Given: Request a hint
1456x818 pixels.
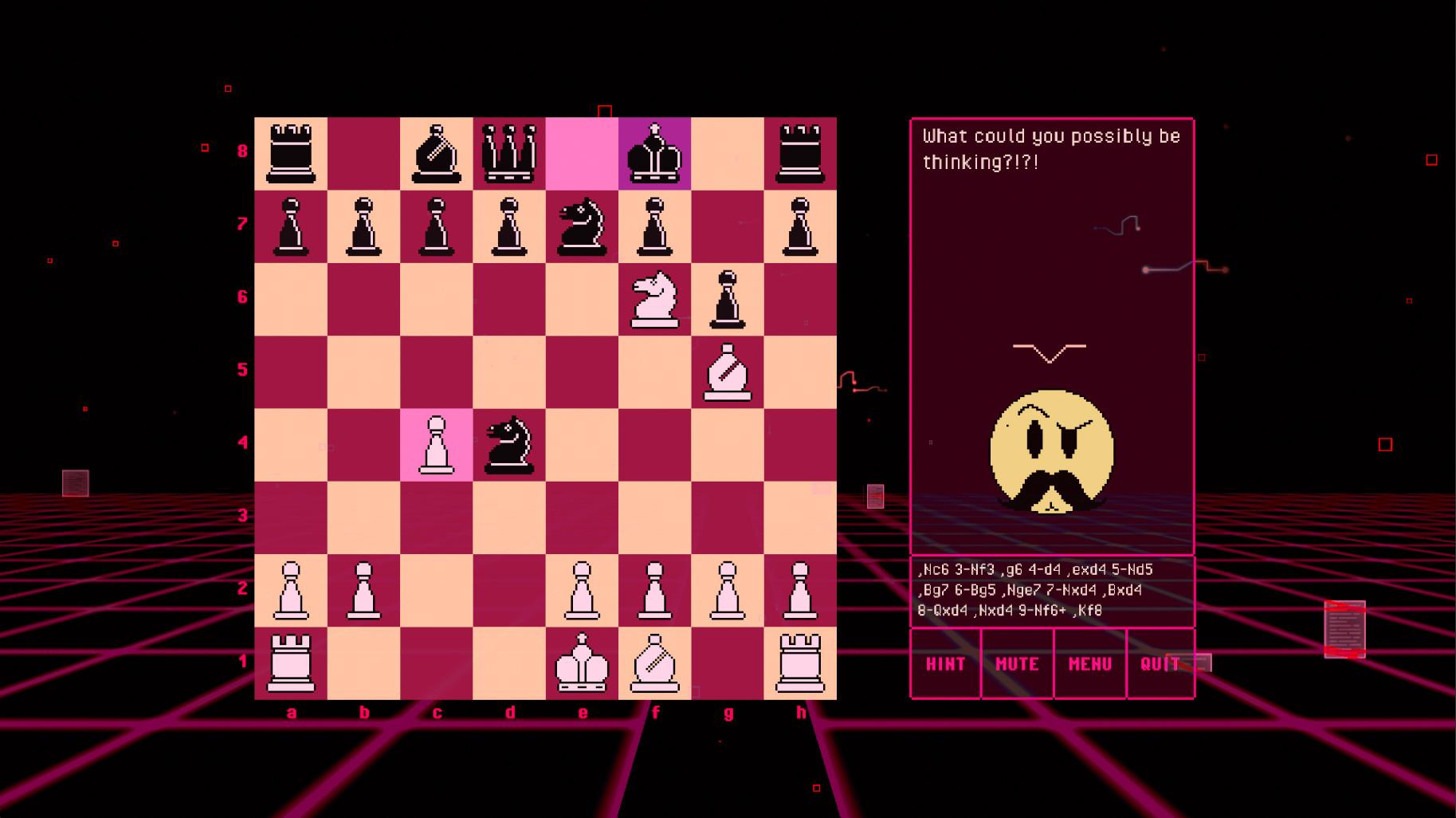Looking at the screenshot, I should coord(945,663).
